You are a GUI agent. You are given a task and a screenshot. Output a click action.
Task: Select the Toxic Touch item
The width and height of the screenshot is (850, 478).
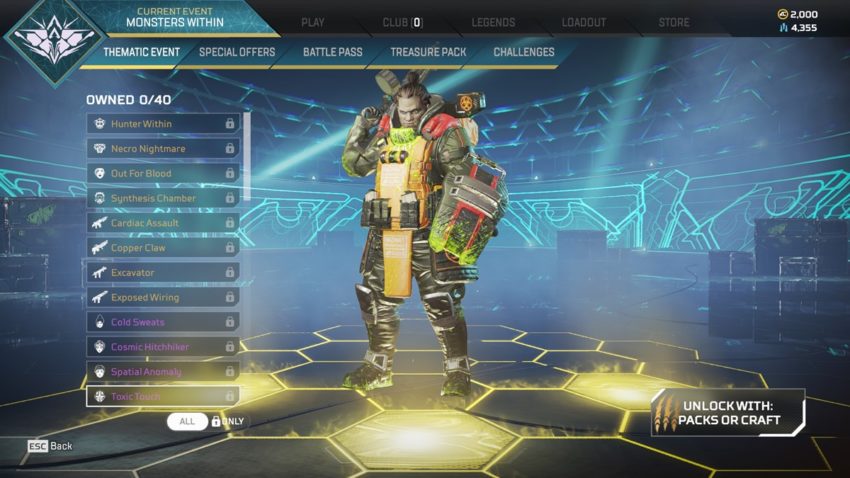163,396
